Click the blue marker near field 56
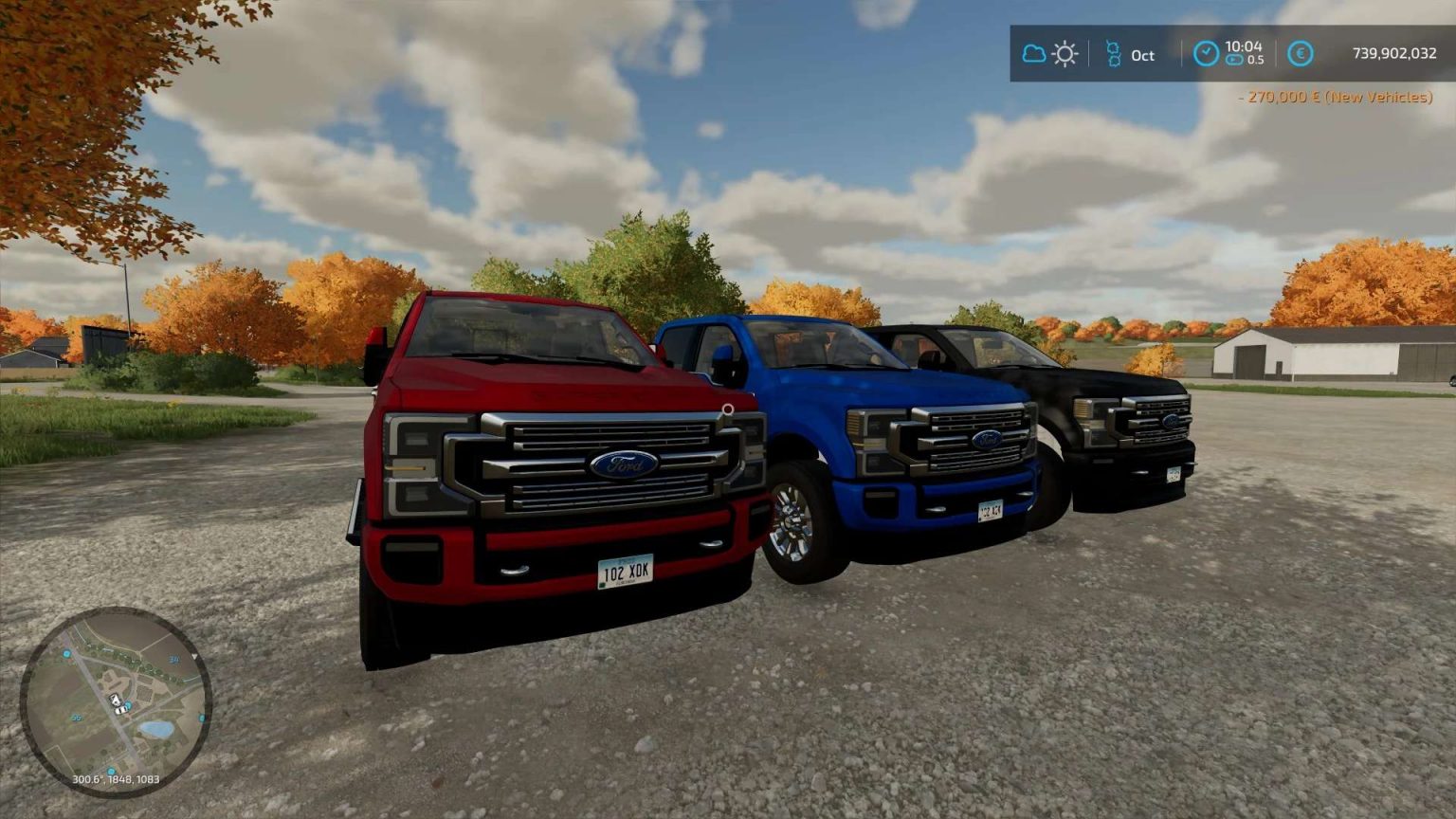The height and width of the screenshot is (819, 1456). pos(111,770)
